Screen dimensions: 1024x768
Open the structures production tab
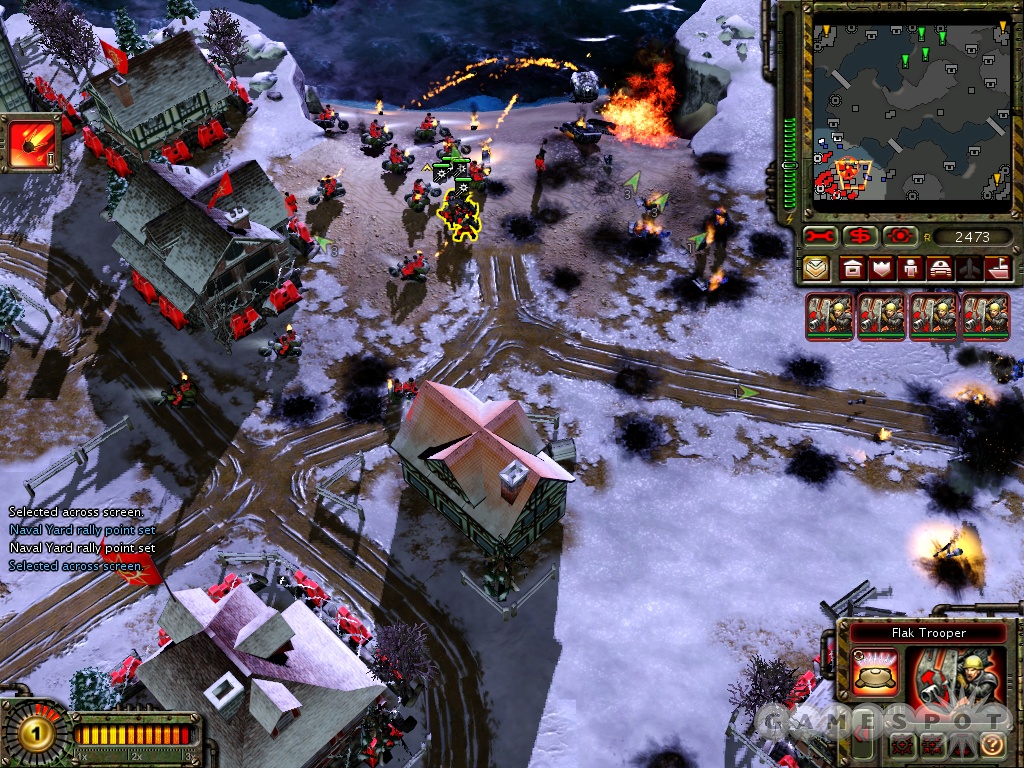[852, 268]
